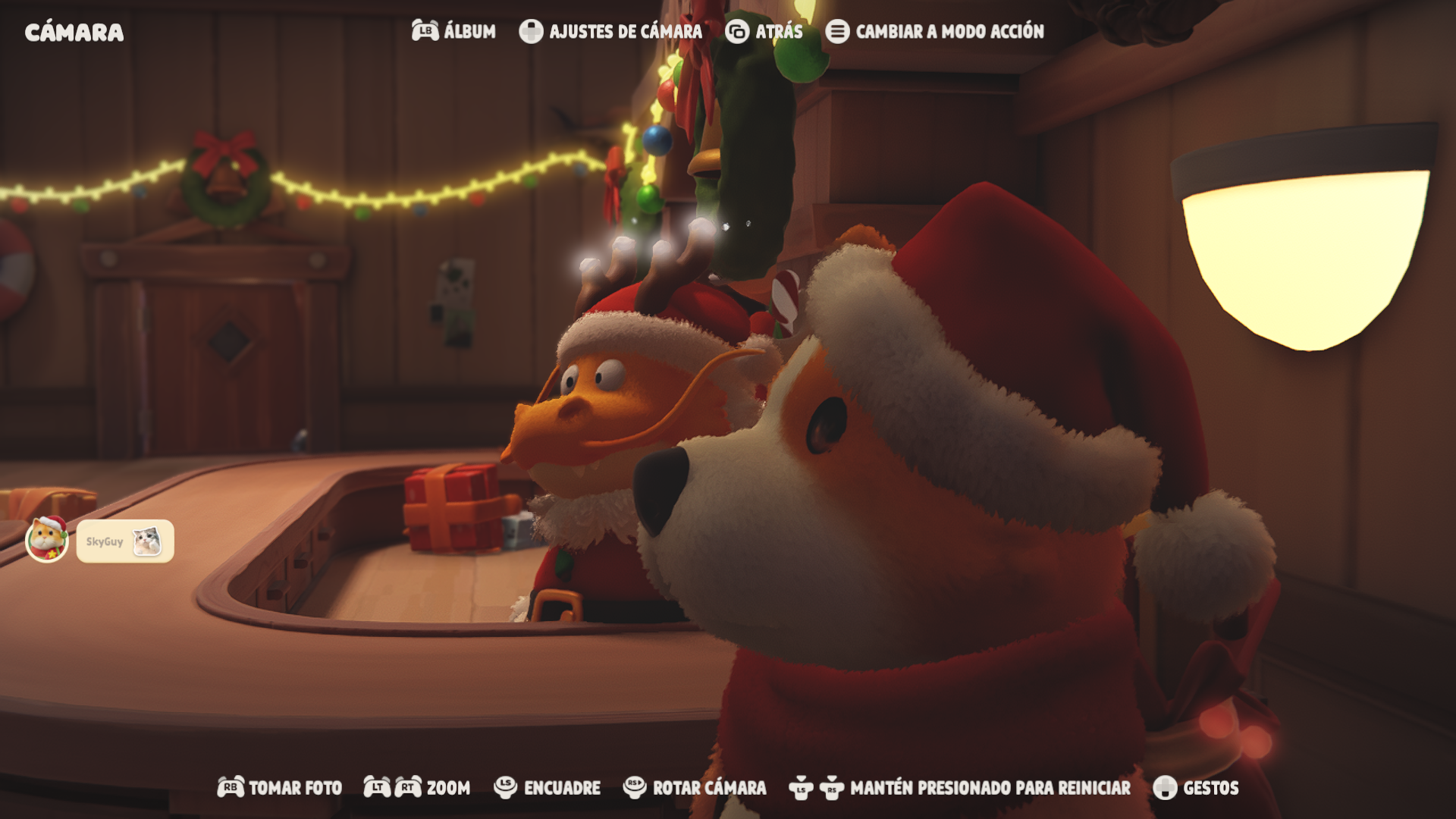This screenshot has height=819, width=1456.
Task: Open Ajustes de Cámara settings
Action: [611, 31]
